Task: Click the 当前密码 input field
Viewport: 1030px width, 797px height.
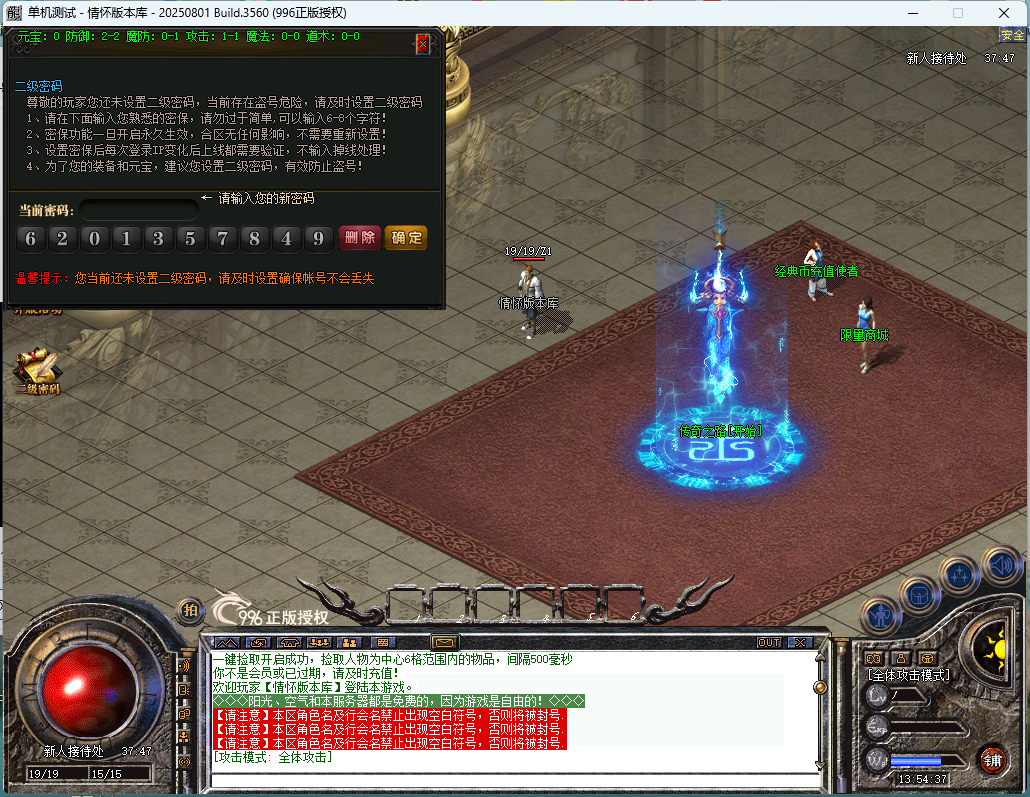Action: [x=139, y=211]
